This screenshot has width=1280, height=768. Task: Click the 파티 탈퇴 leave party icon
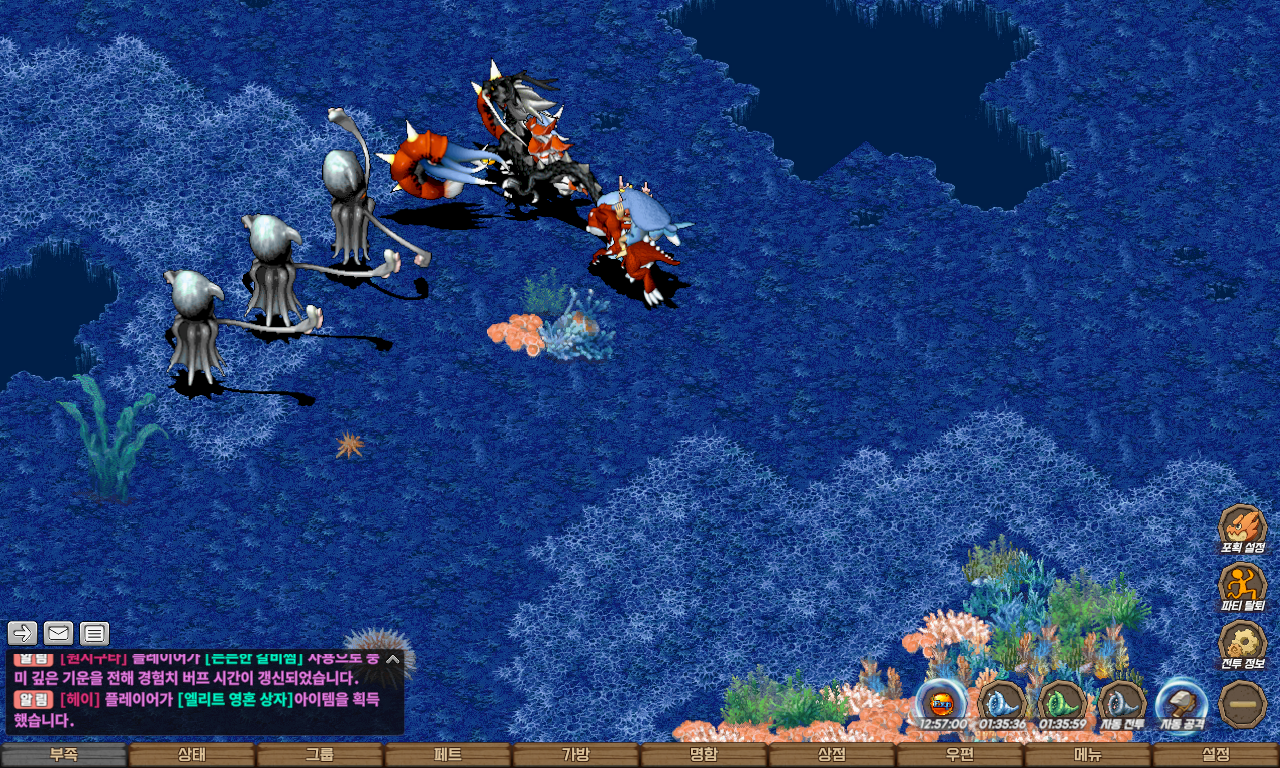click(x=1243, y=585)
